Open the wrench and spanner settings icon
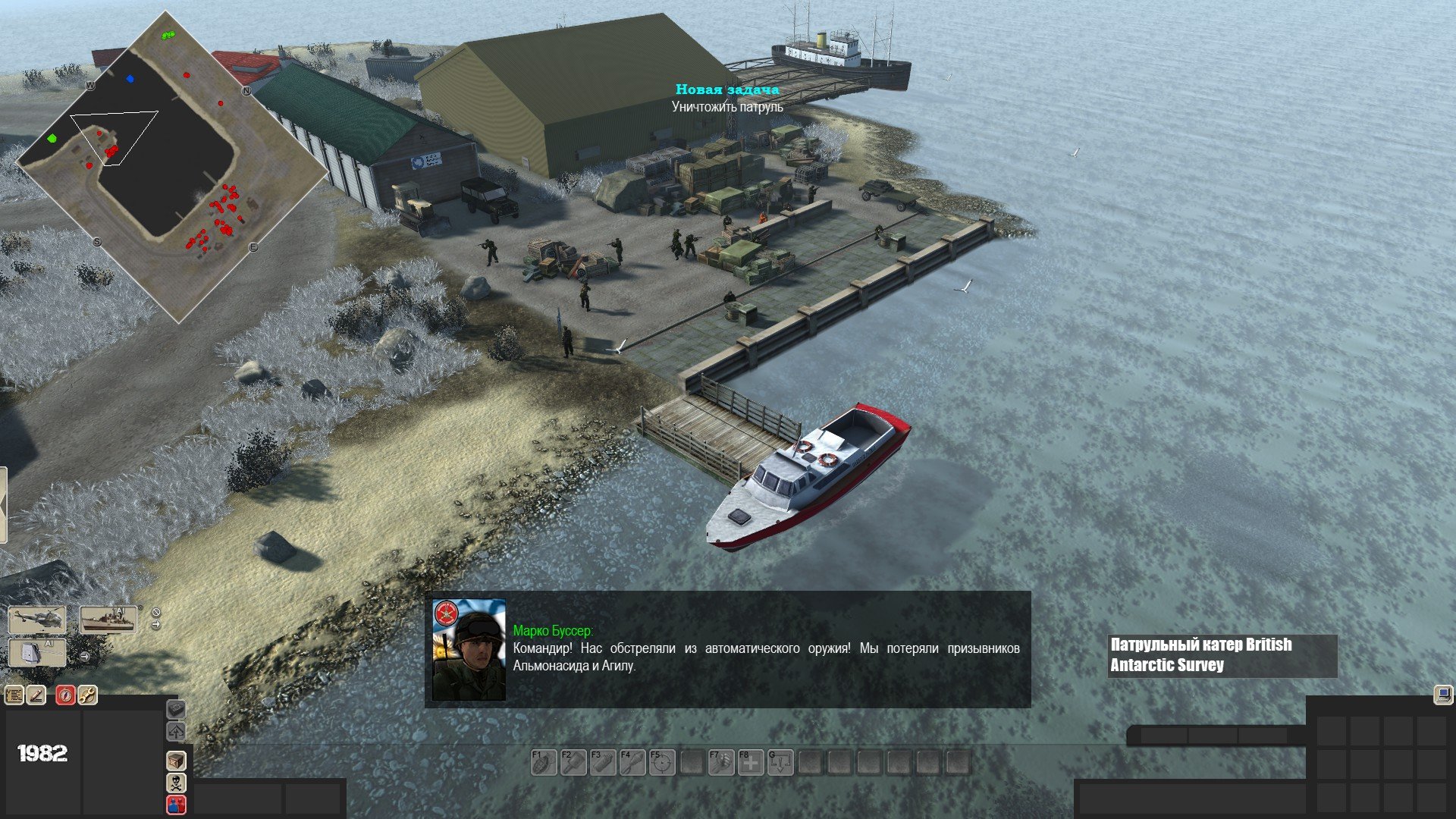Image resolution: width=1456 pixels, height=819 pixels. tap(87, 694)
